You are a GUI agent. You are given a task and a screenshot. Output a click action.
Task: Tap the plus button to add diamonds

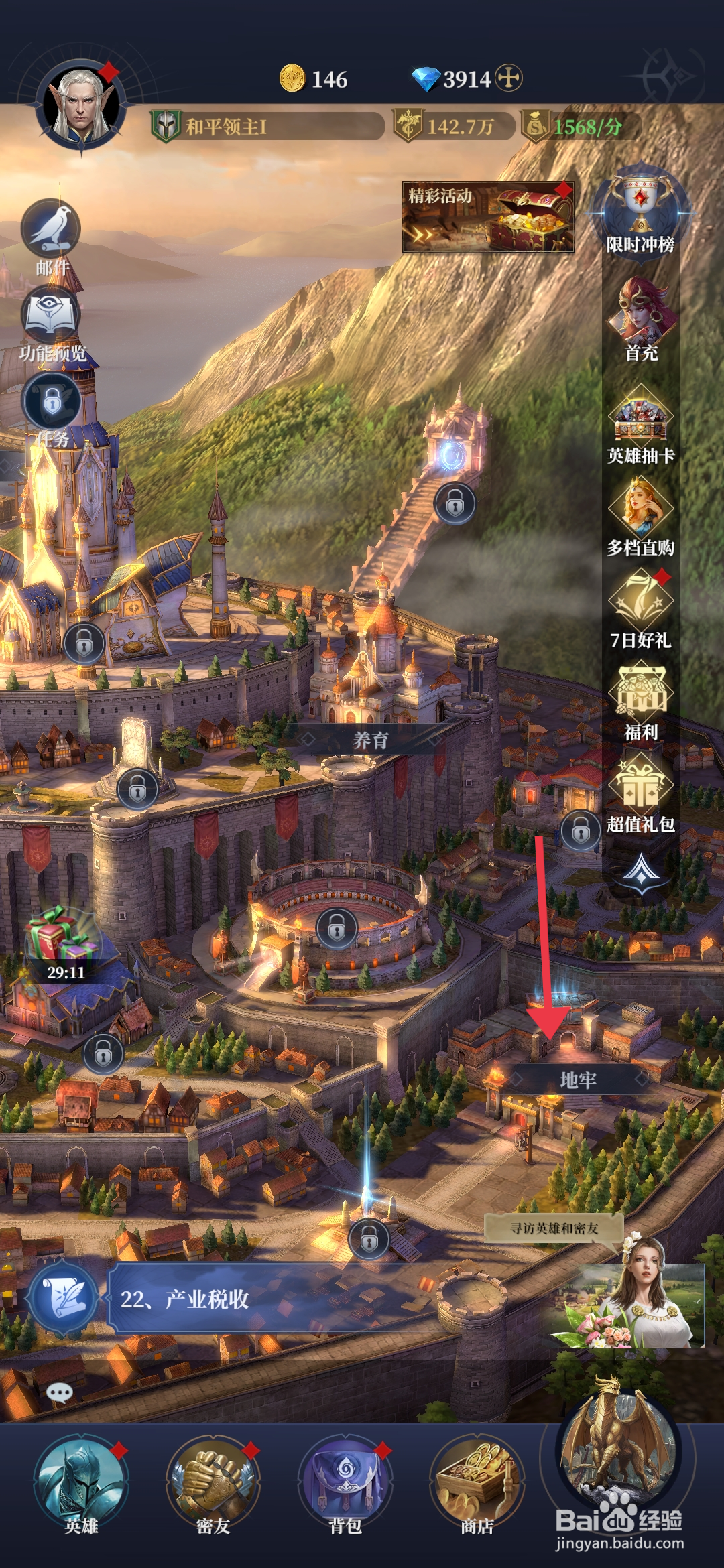(509, 78)
